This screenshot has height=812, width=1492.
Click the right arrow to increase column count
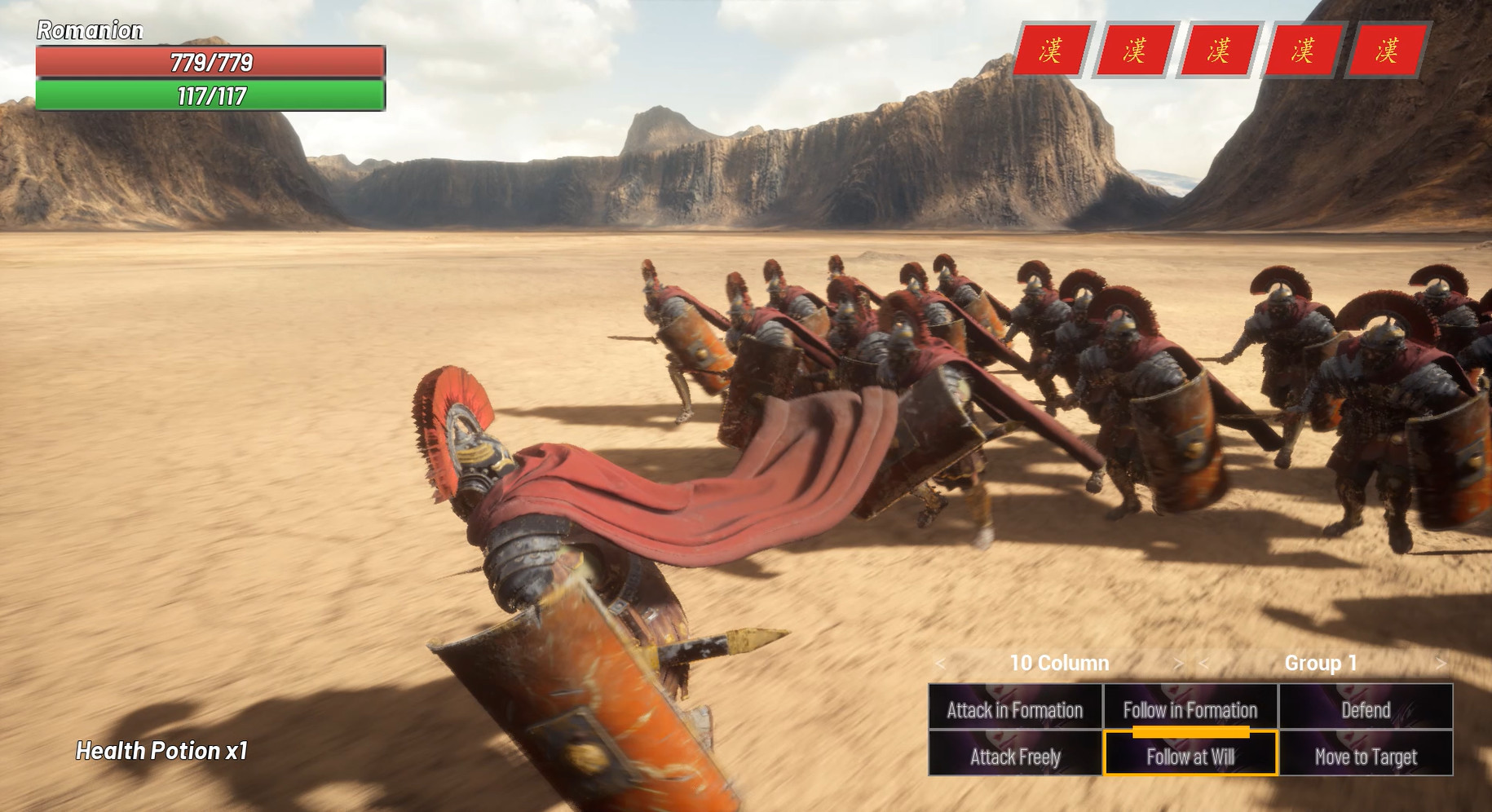pyautogui.click(x=1177, y=663)
